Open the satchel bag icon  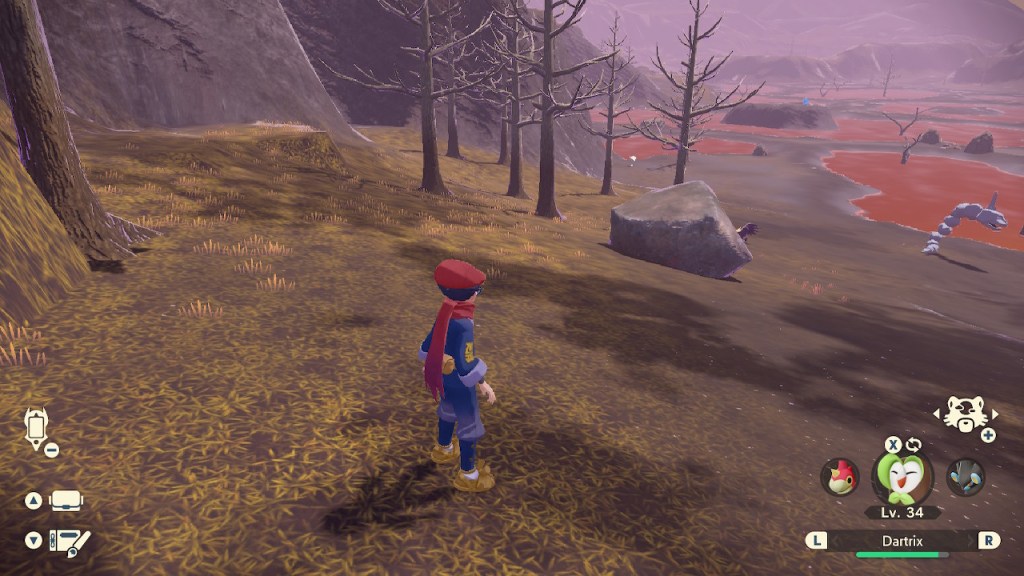[x=66, y=500]
